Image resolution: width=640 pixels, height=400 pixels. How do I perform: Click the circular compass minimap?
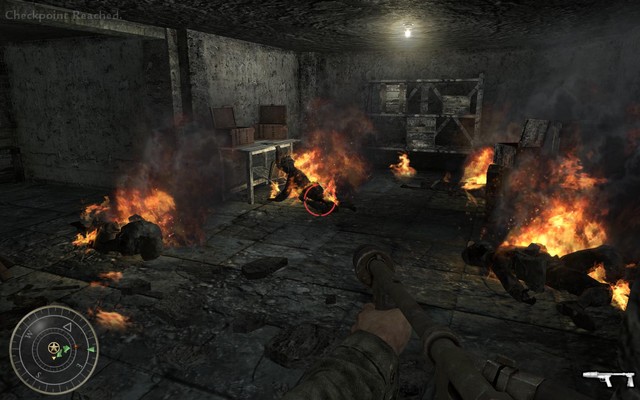coord(54,349)
